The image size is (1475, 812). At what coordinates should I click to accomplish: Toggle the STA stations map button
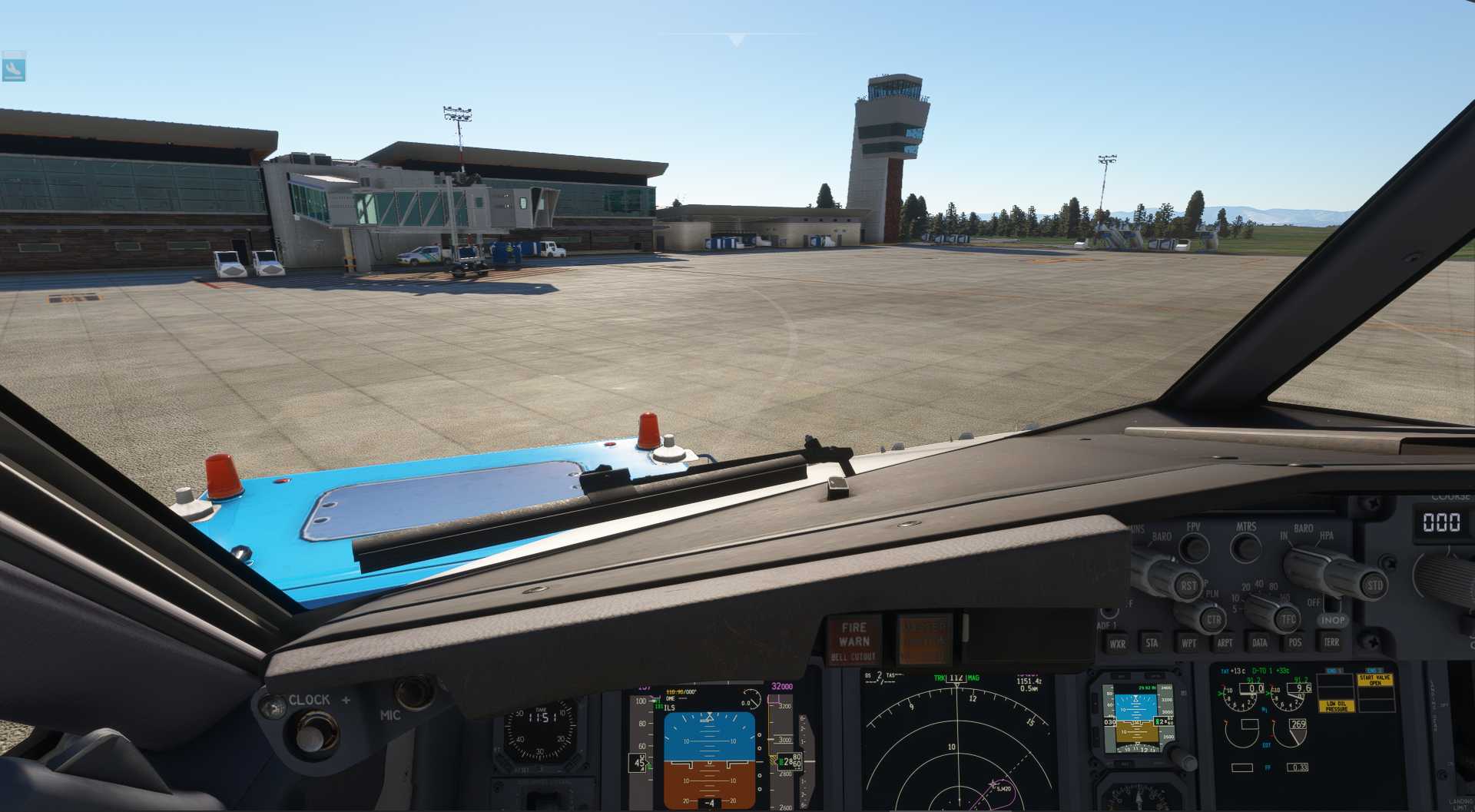pos(1152,643)
